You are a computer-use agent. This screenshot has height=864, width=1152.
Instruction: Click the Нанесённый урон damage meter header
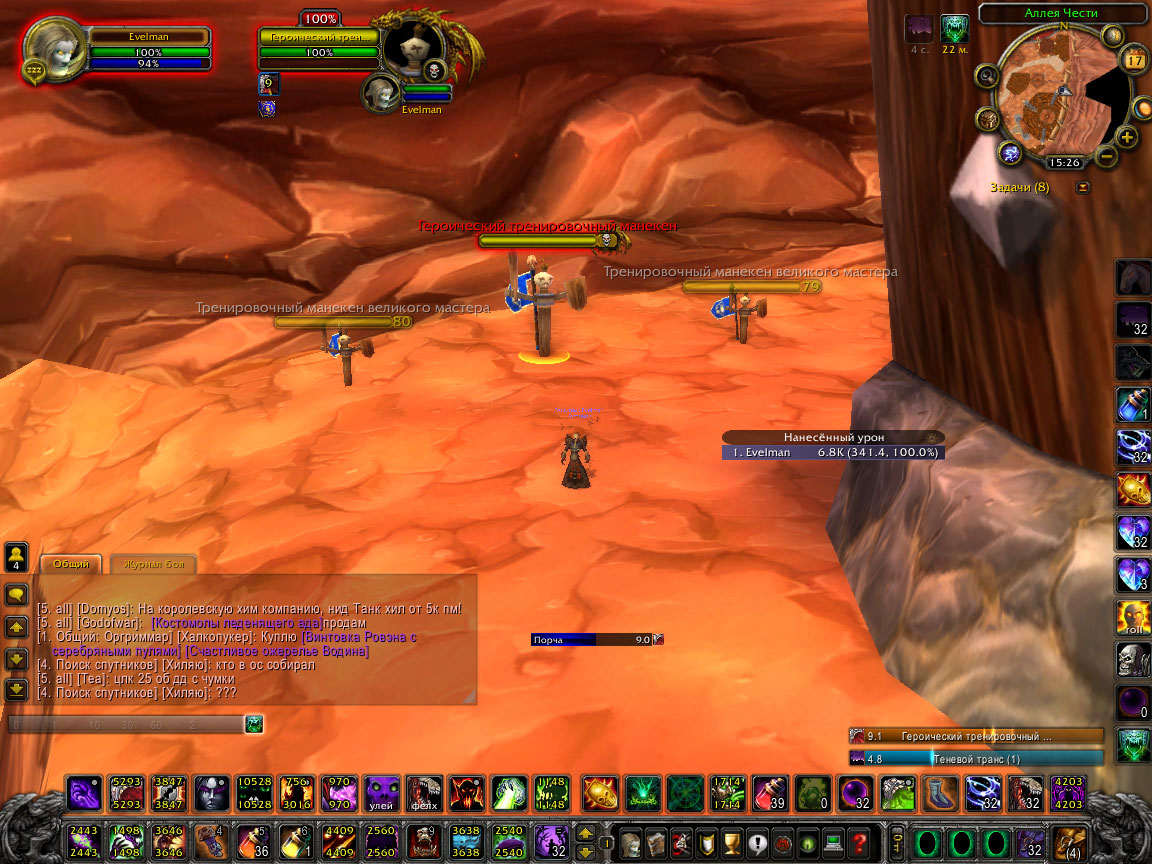(832, 437)
